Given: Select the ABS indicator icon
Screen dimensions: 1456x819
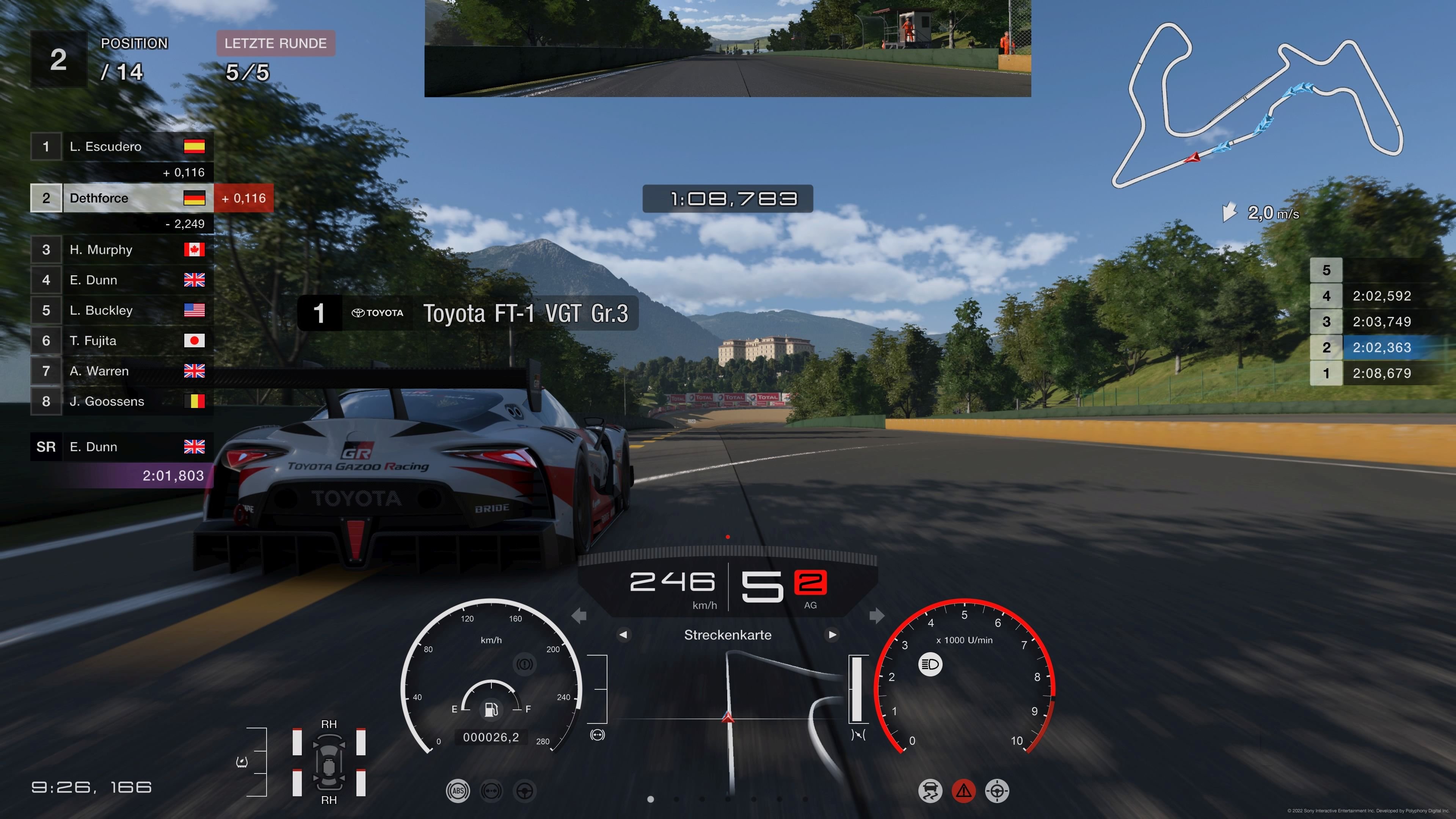Looking at the screenshot, I should (x=458, y=791).
